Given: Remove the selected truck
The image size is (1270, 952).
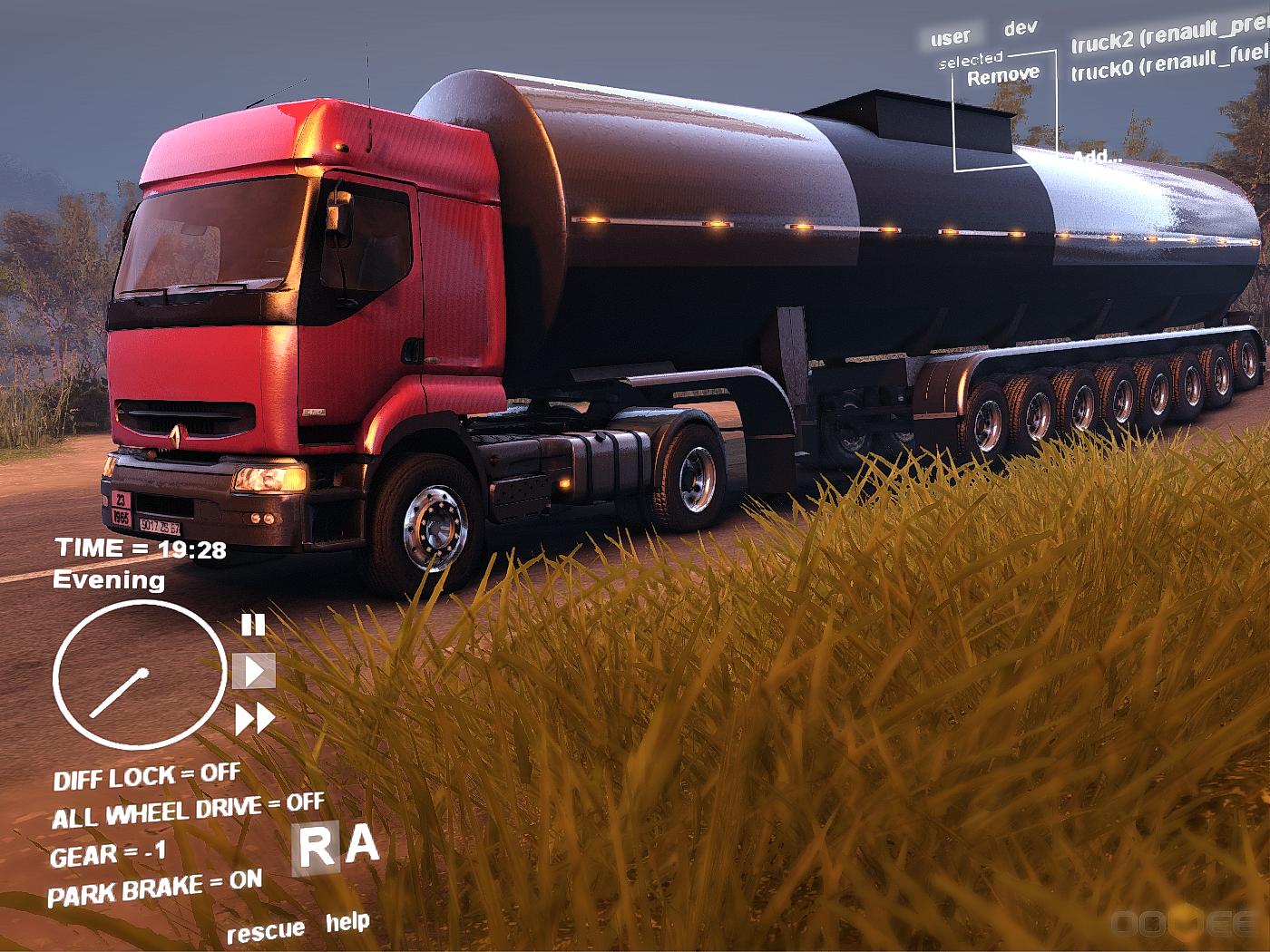Looking at the screenshot, I should (x=1003, y=76).
